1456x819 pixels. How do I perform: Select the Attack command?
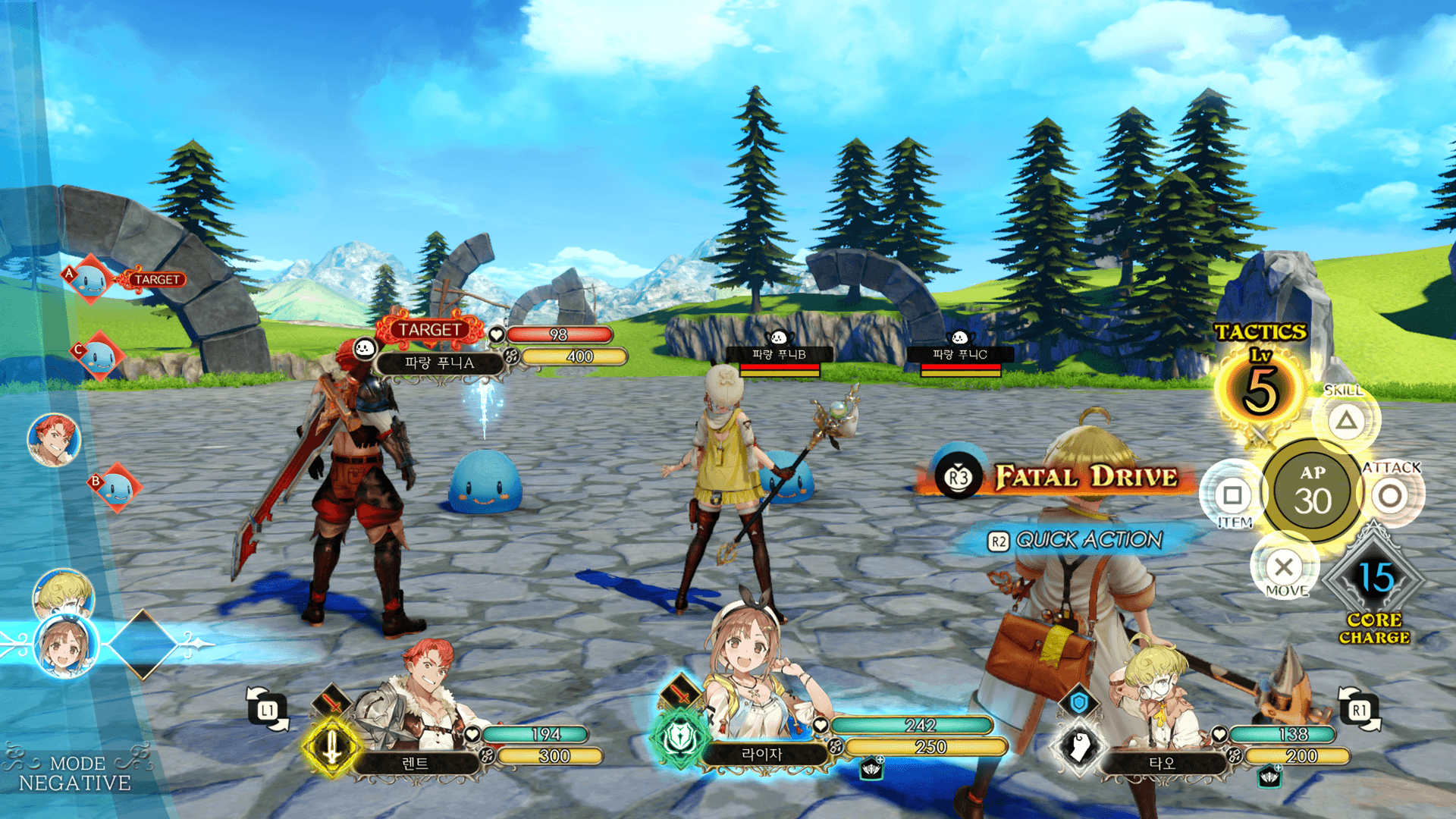[1390, 497]
